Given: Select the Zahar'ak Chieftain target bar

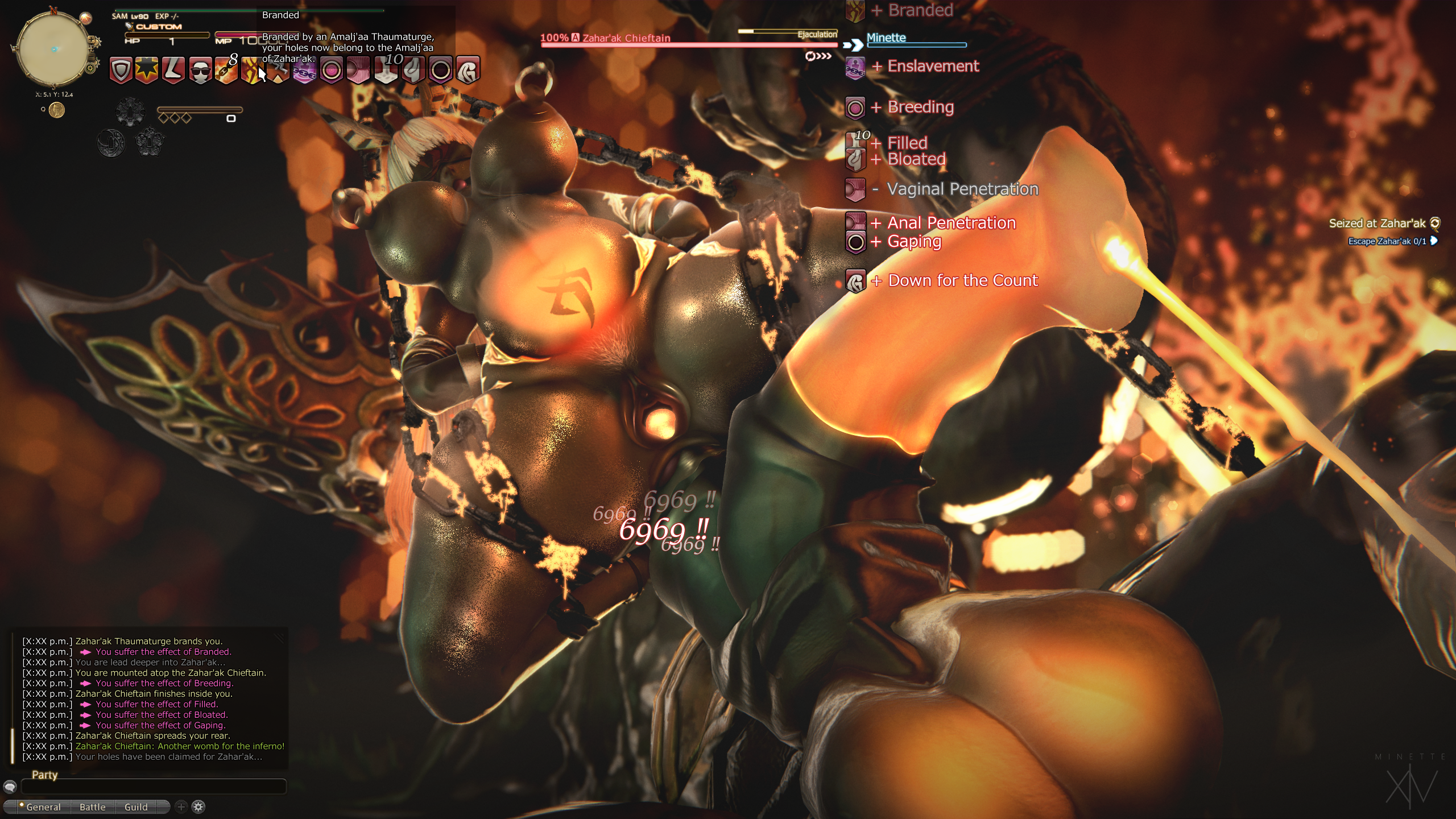Looking at the screenshot, I should 688,40.
